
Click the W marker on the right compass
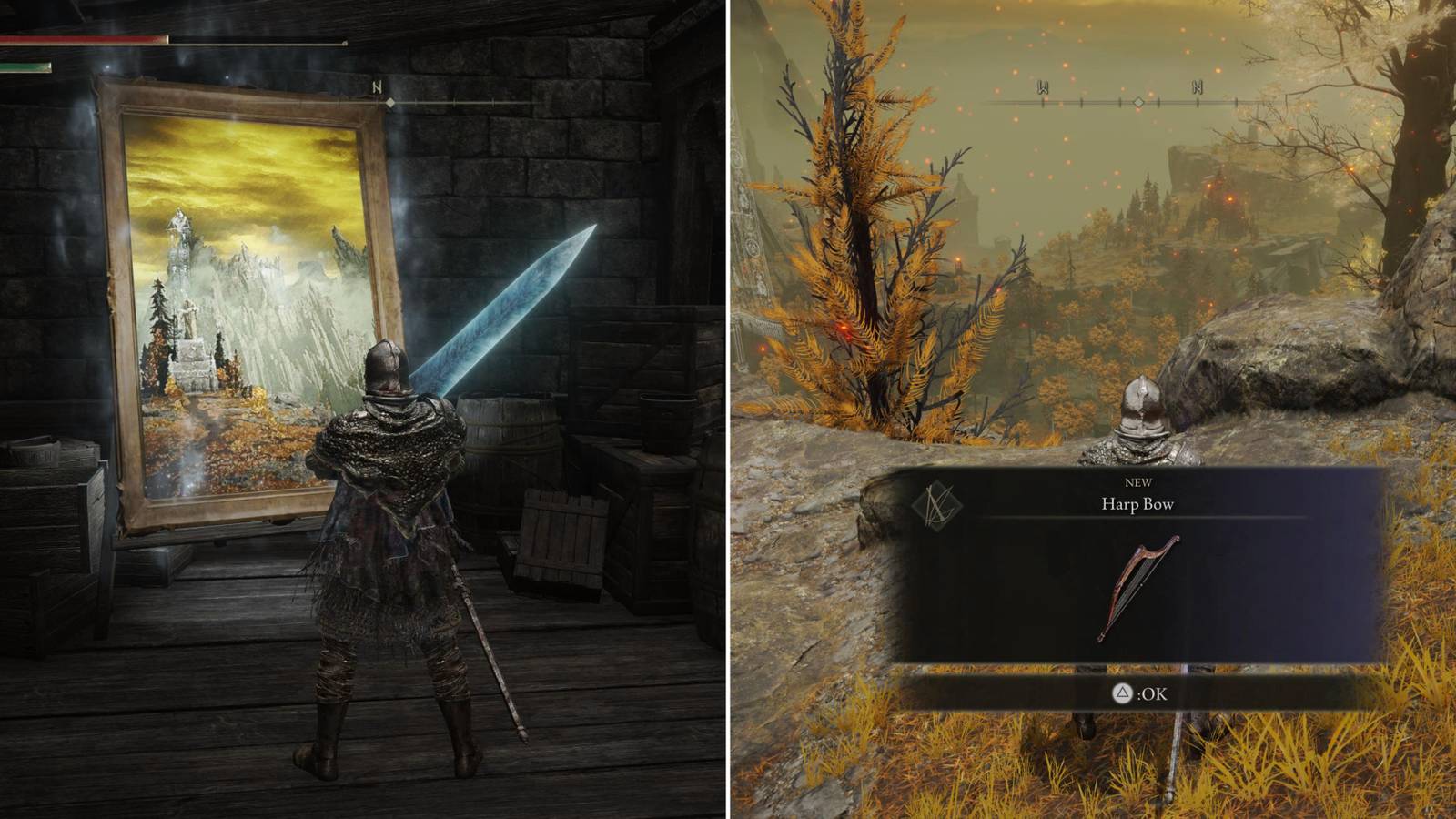coord(1043,85)
